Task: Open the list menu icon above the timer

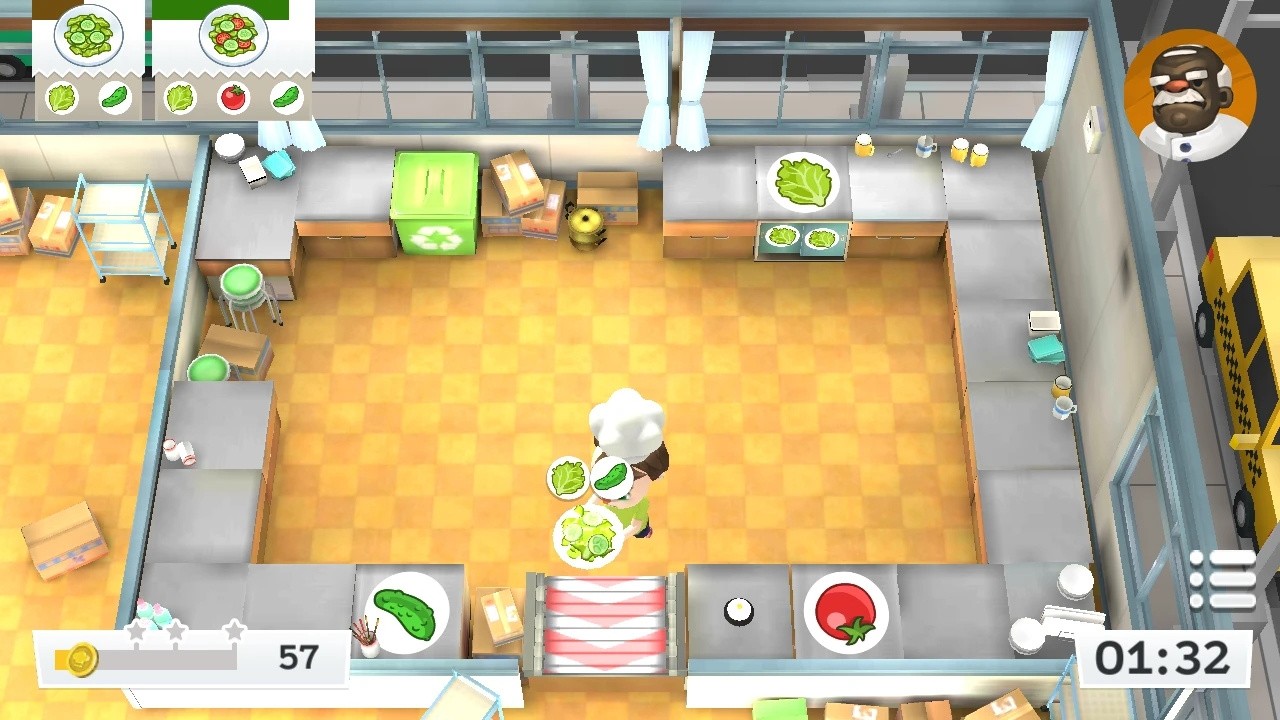Action: pyautogui.click(x=1222, y=579)
